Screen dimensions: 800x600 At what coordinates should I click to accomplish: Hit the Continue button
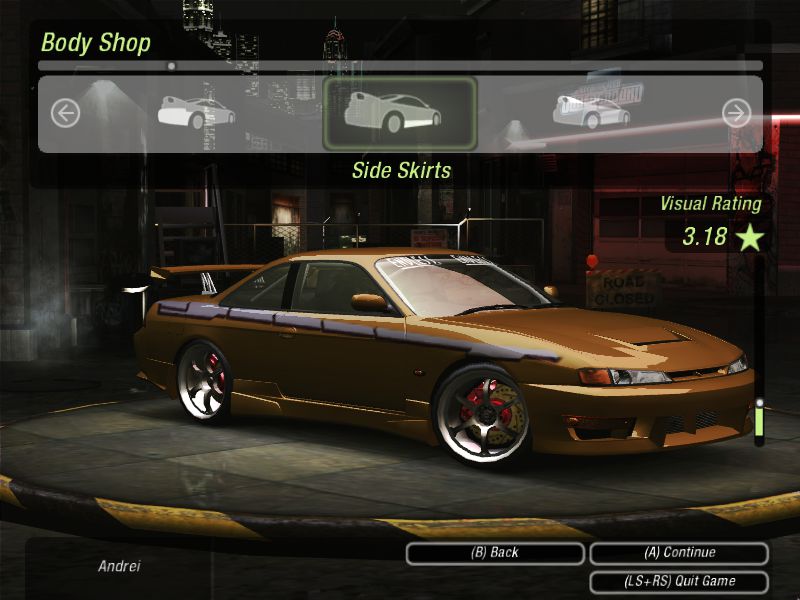679,553
